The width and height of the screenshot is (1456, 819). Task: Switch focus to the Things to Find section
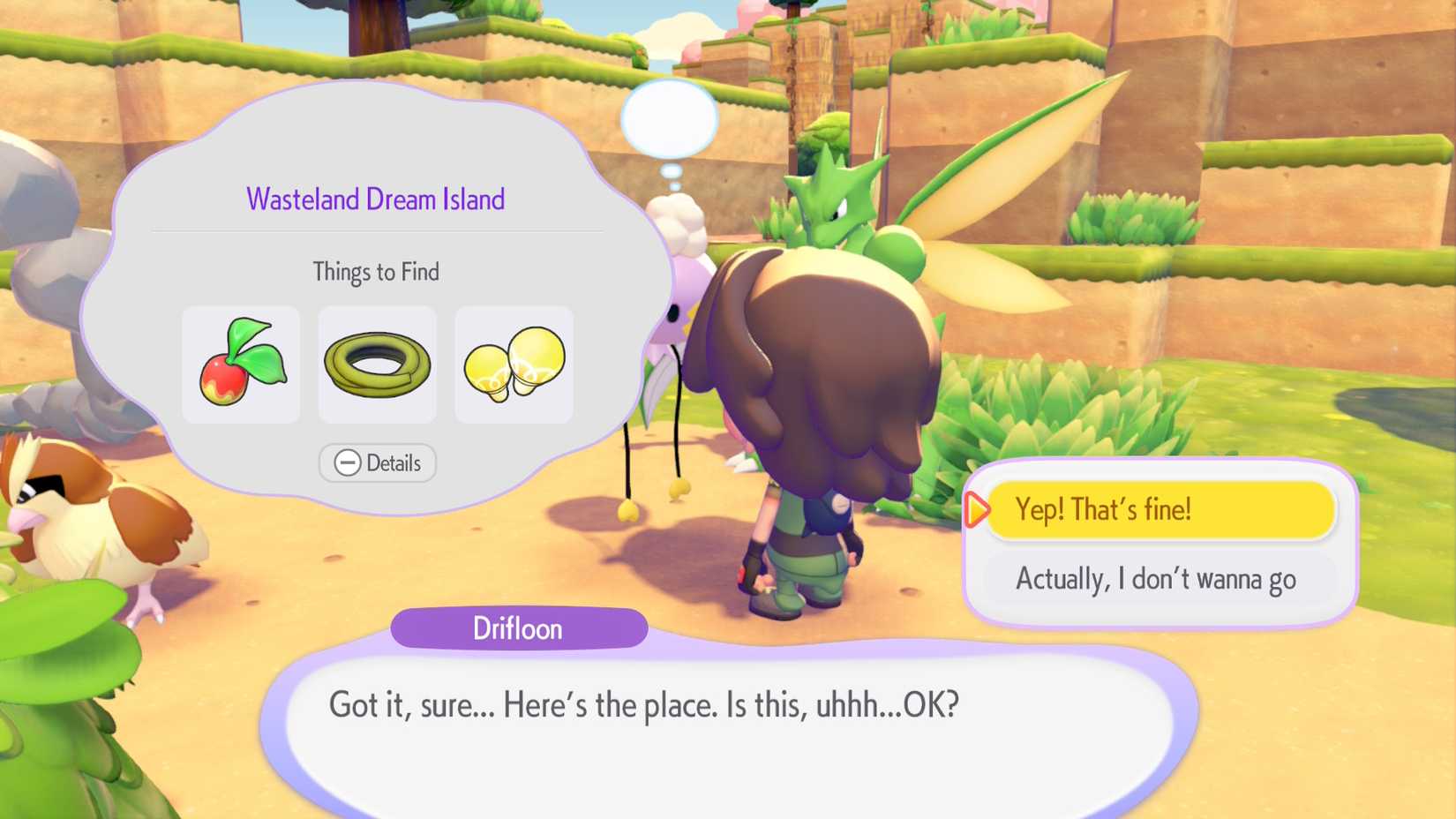coord(377,272)
